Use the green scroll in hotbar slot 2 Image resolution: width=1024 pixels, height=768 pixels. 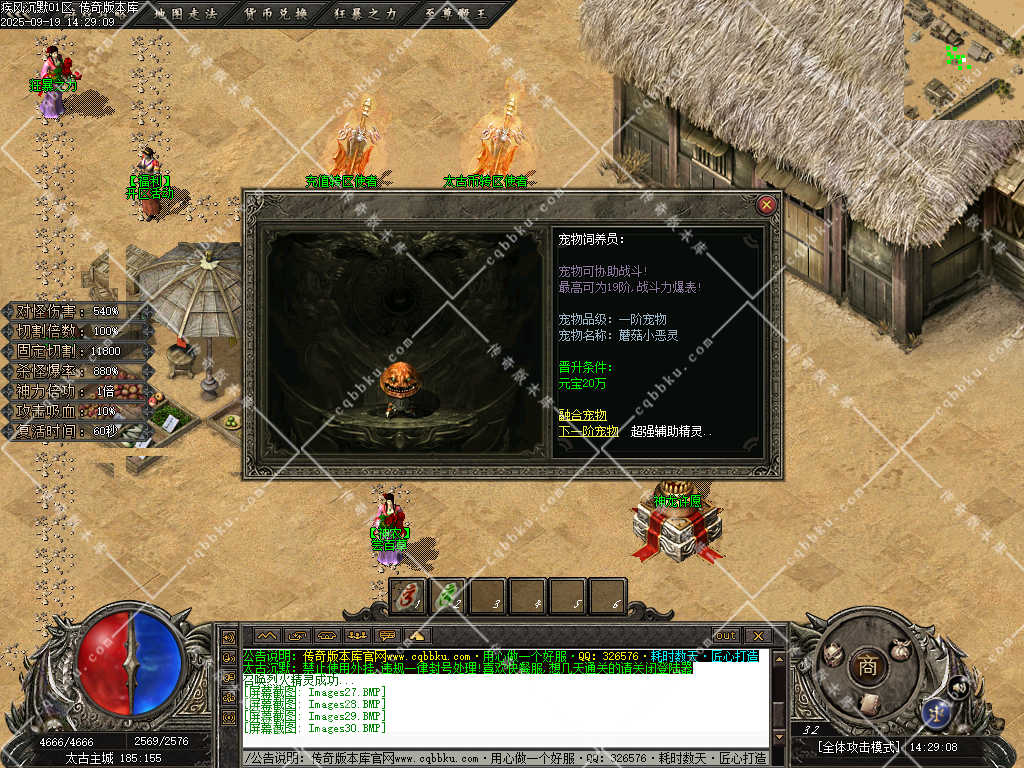click(447, 596)
